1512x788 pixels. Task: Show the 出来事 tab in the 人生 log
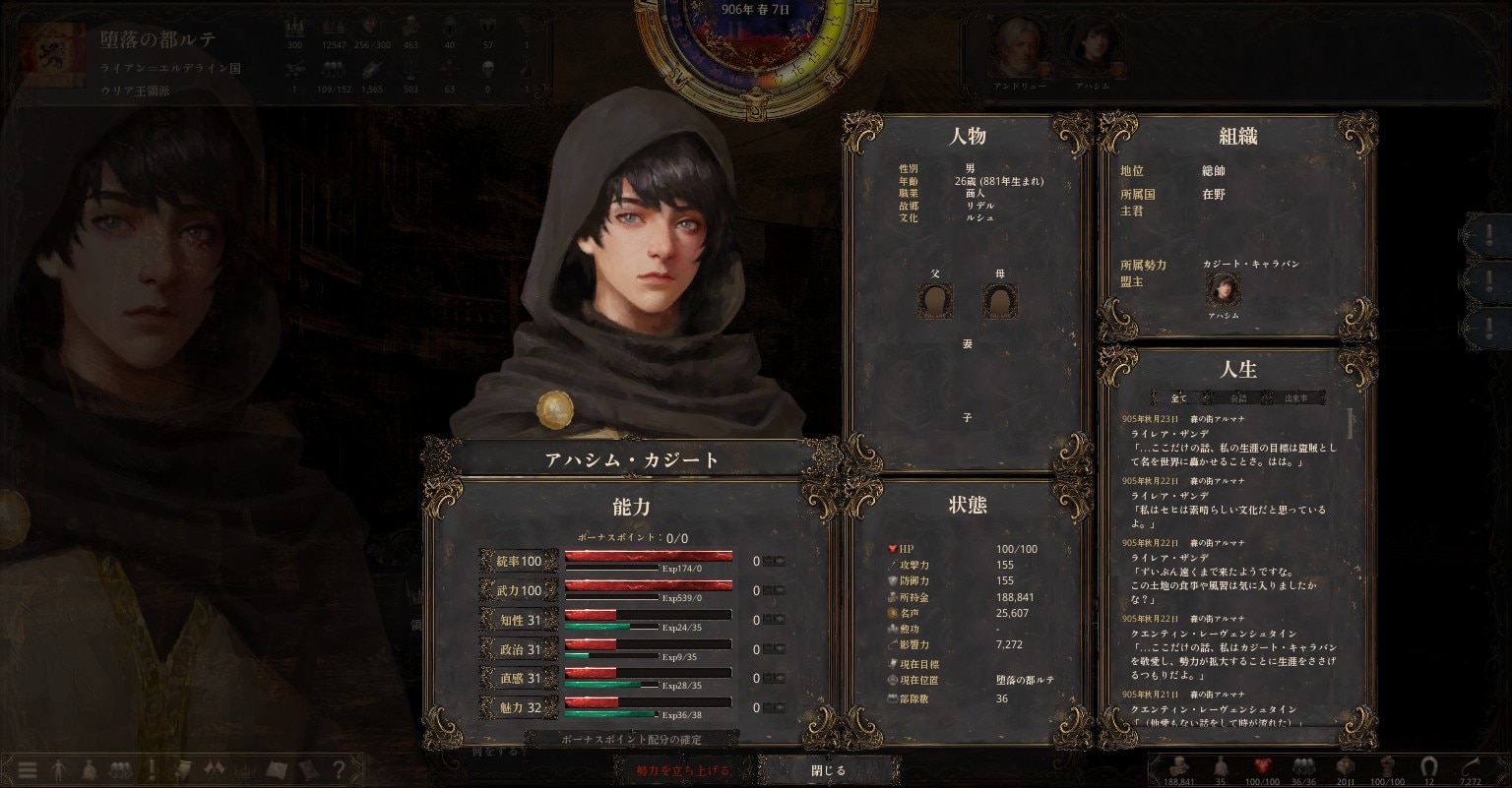click(1295, 398)
